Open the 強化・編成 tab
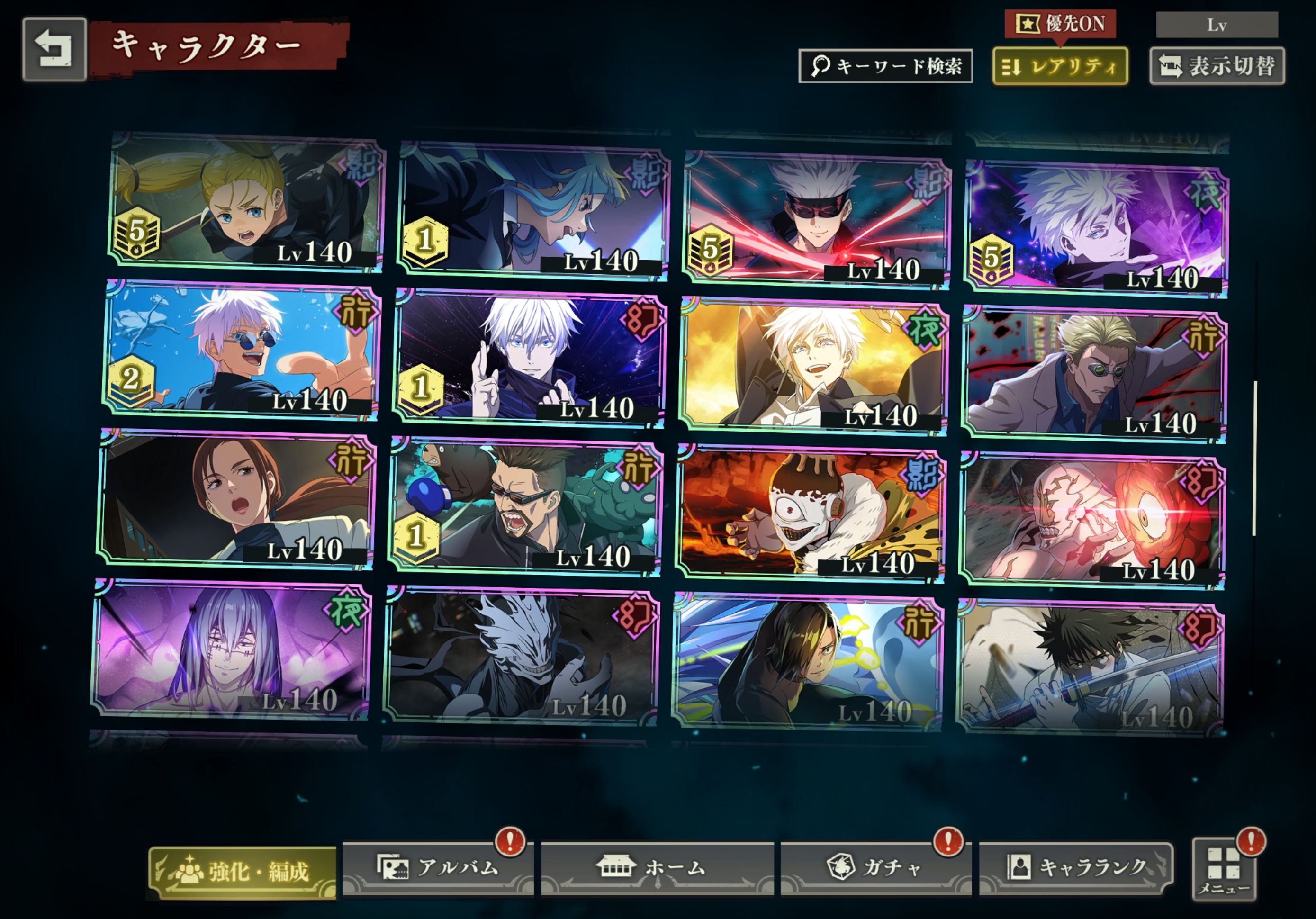The image size is (1316, 919). coord(243,872)
